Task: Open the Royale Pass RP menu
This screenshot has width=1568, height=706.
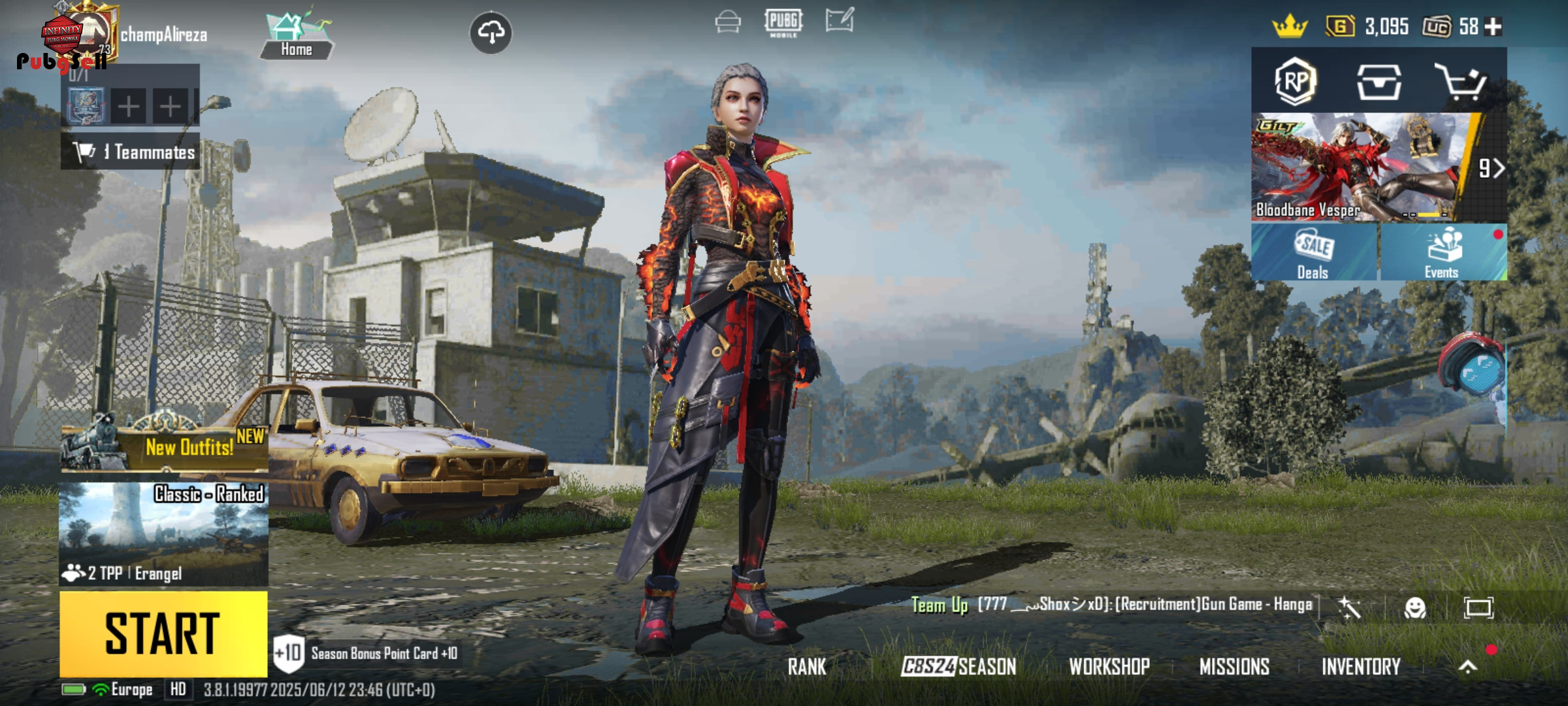Action: [1295, 82]
